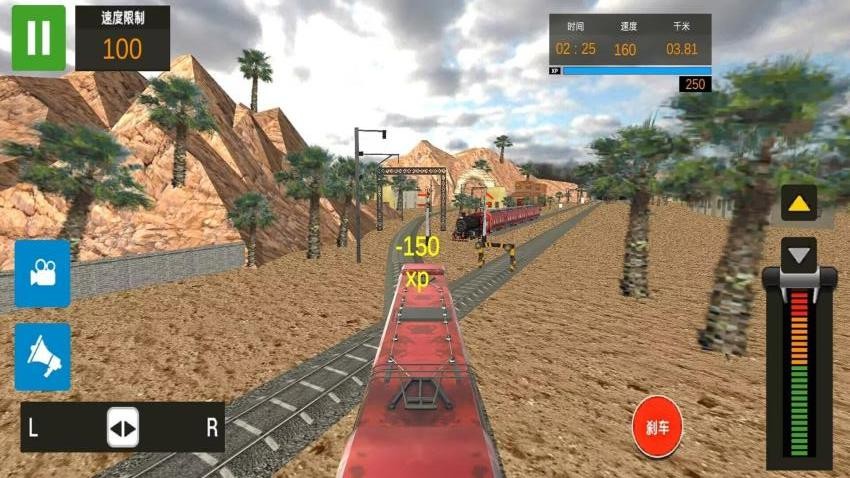Toggle the L/R track switch control
The image size is (850, 478).
click(123, 428)
